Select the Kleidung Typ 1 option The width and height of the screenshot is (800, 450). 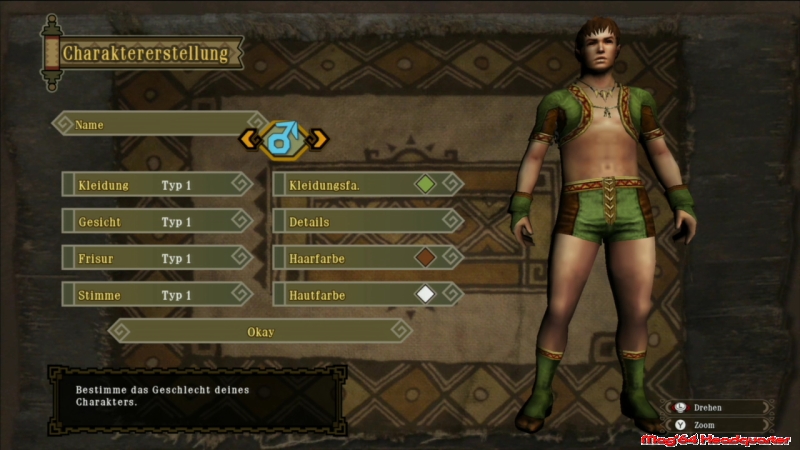[x=156, y=185]
